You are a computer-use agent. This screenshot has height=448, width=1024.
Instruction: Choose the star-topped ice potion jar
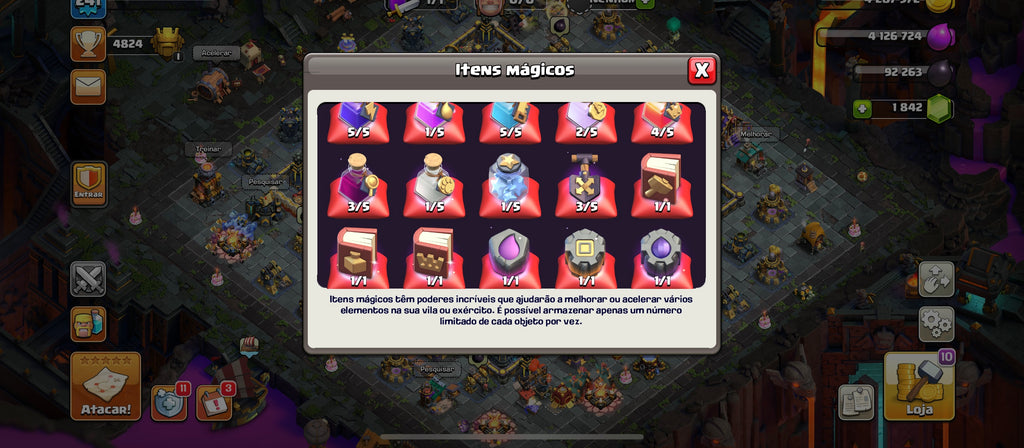click(510, 184)
